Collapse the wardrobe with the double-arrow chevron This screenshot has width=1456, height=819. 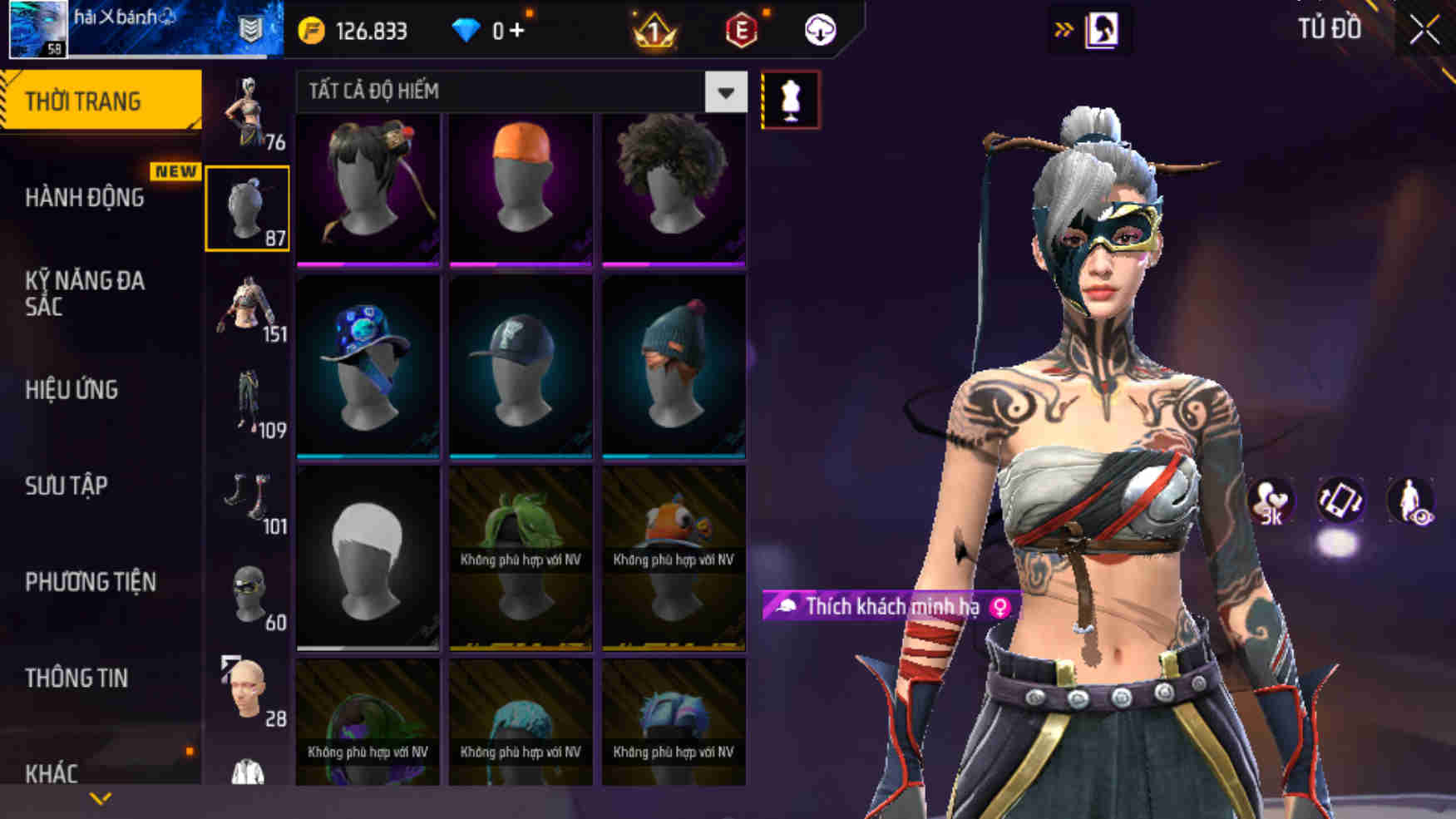[x=1062, y=27]
